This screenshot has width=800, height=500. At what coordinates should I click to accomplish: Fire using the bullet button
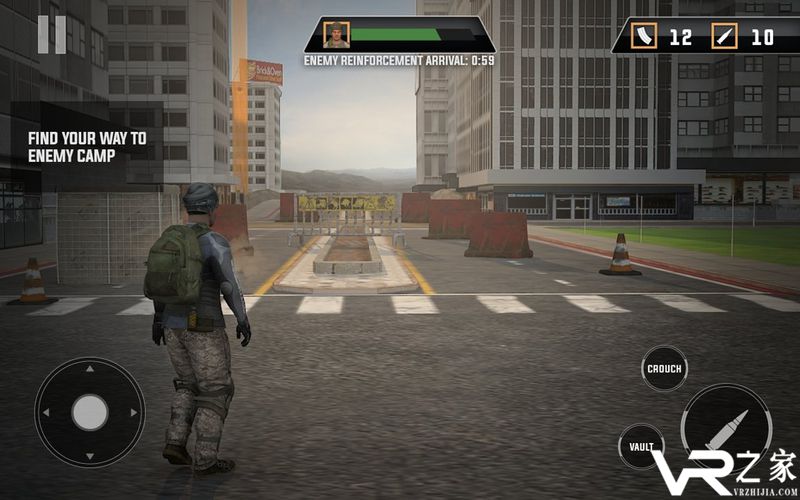tap(726, 426)
